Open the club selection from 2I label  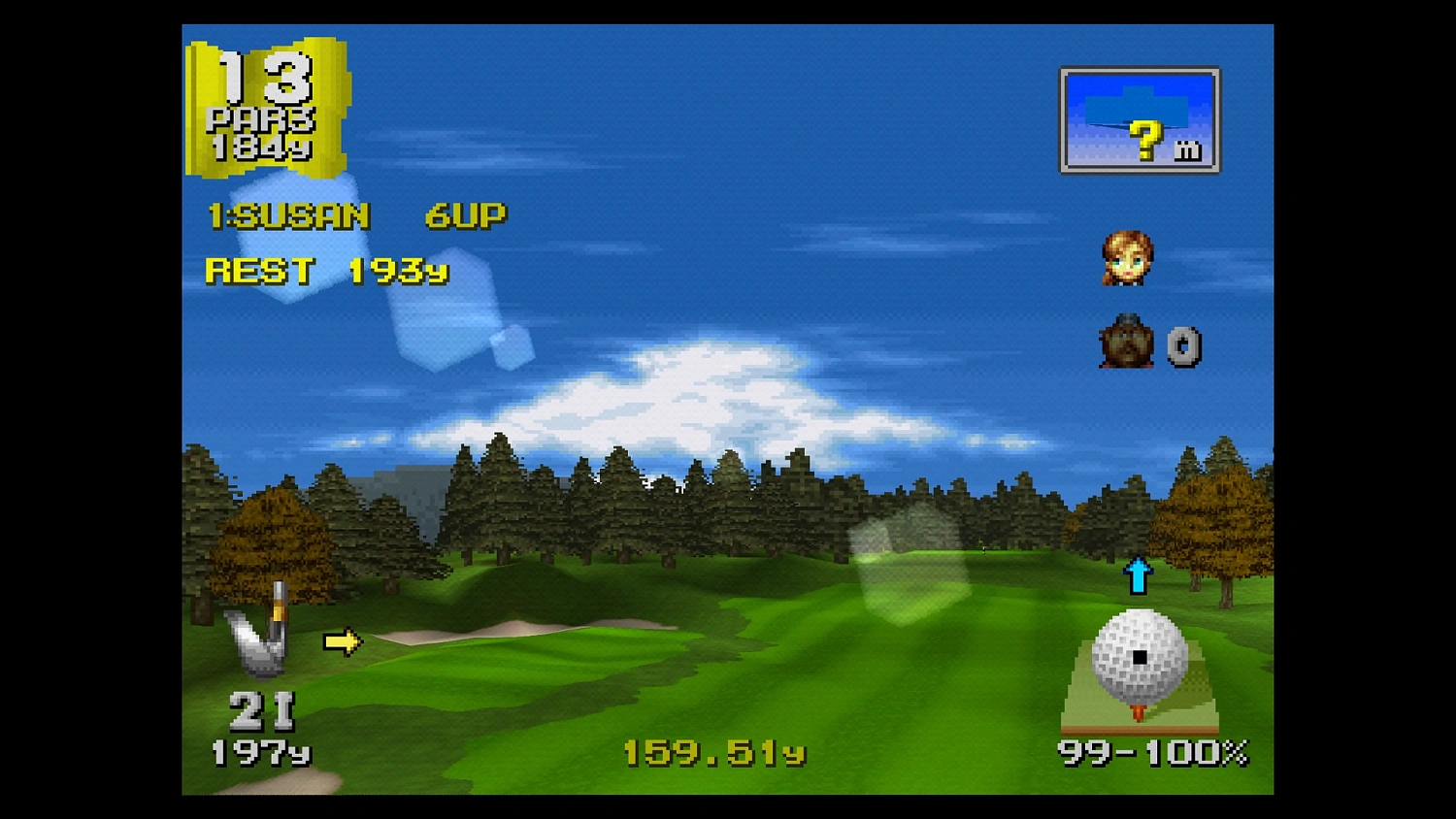[263, 711]
